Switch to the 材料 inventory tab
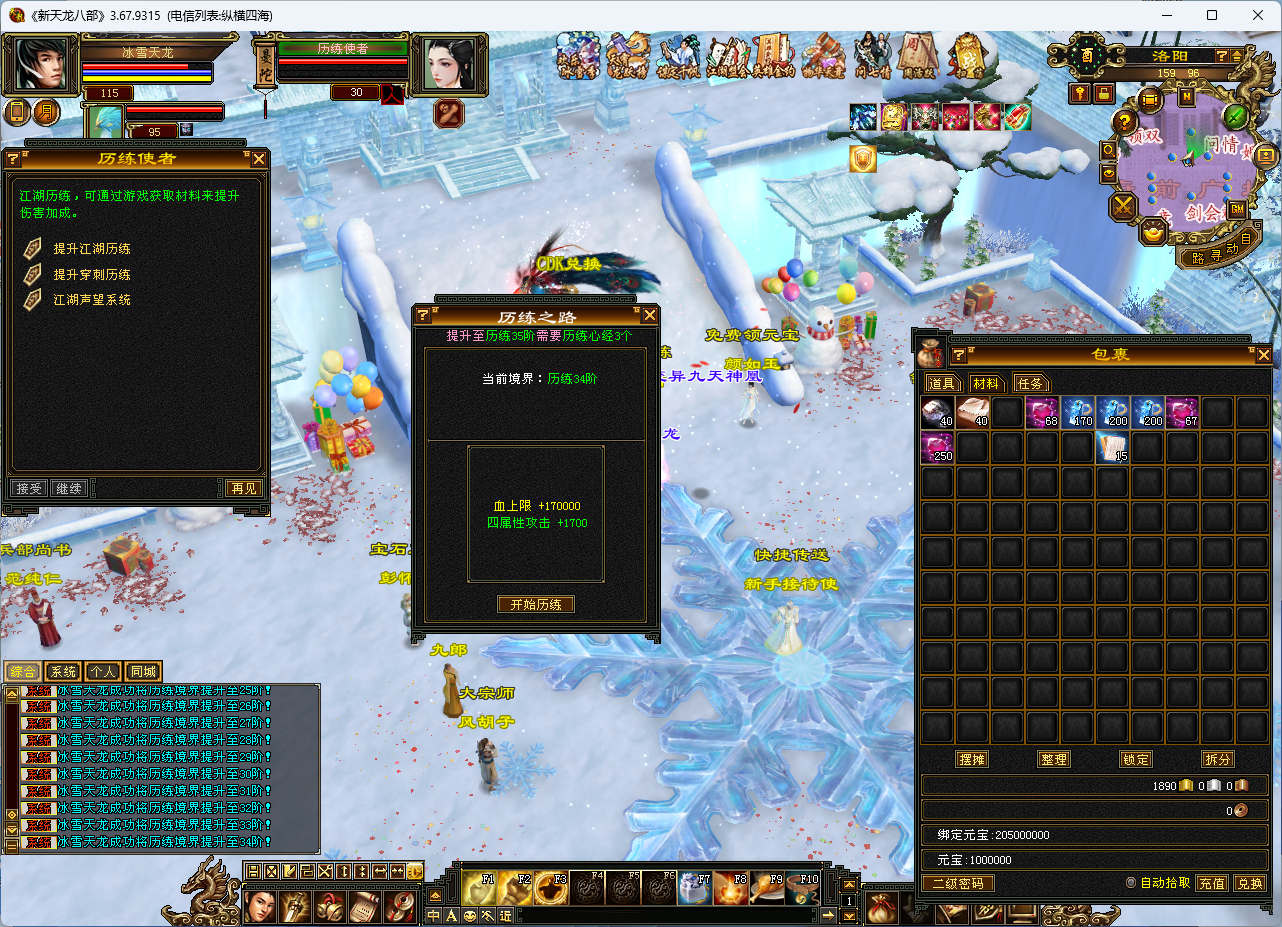 click(x=986, y=383)
